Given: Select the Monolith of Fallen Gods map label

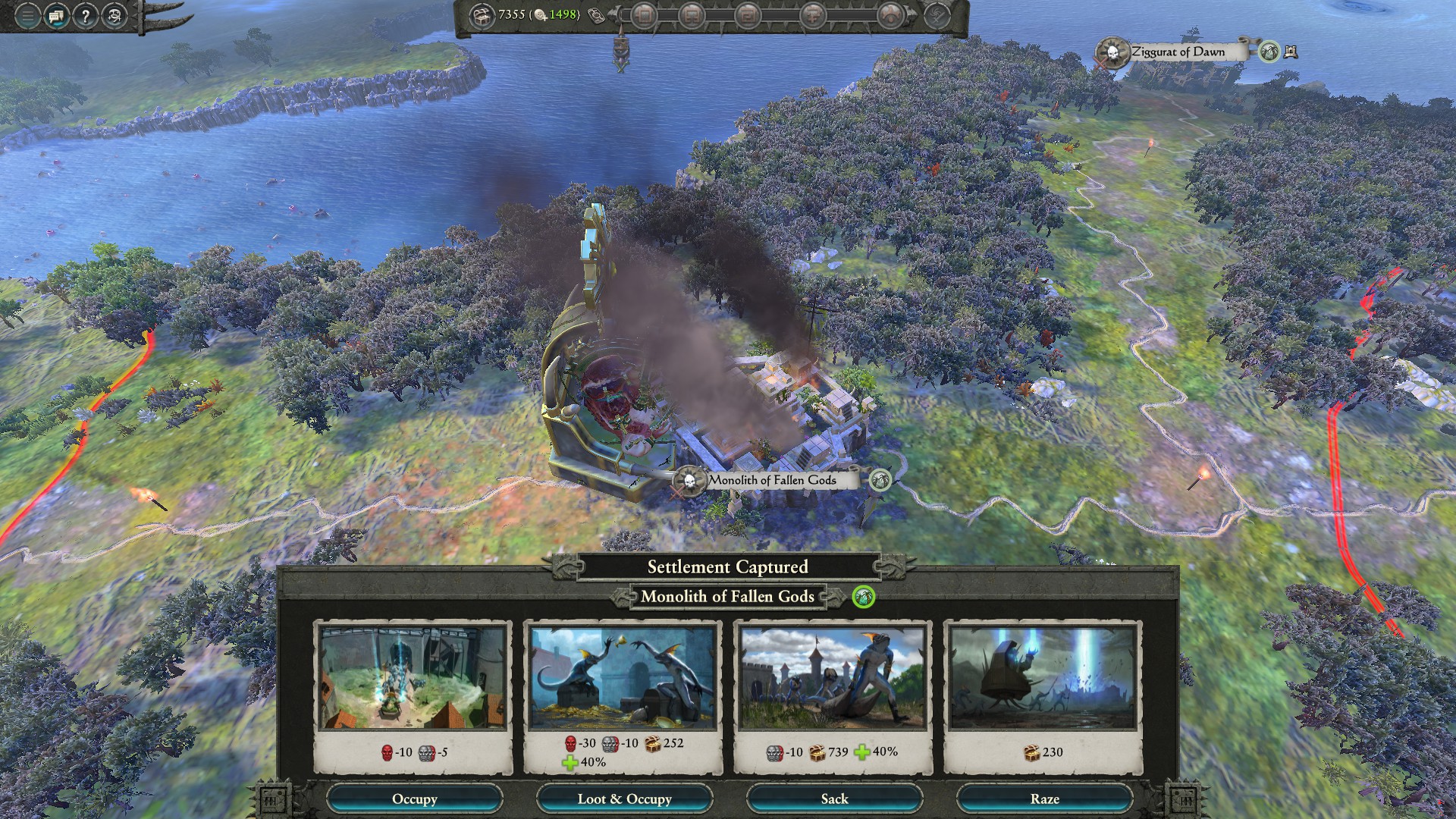Looking at the screenshot, I should (771, 480).
